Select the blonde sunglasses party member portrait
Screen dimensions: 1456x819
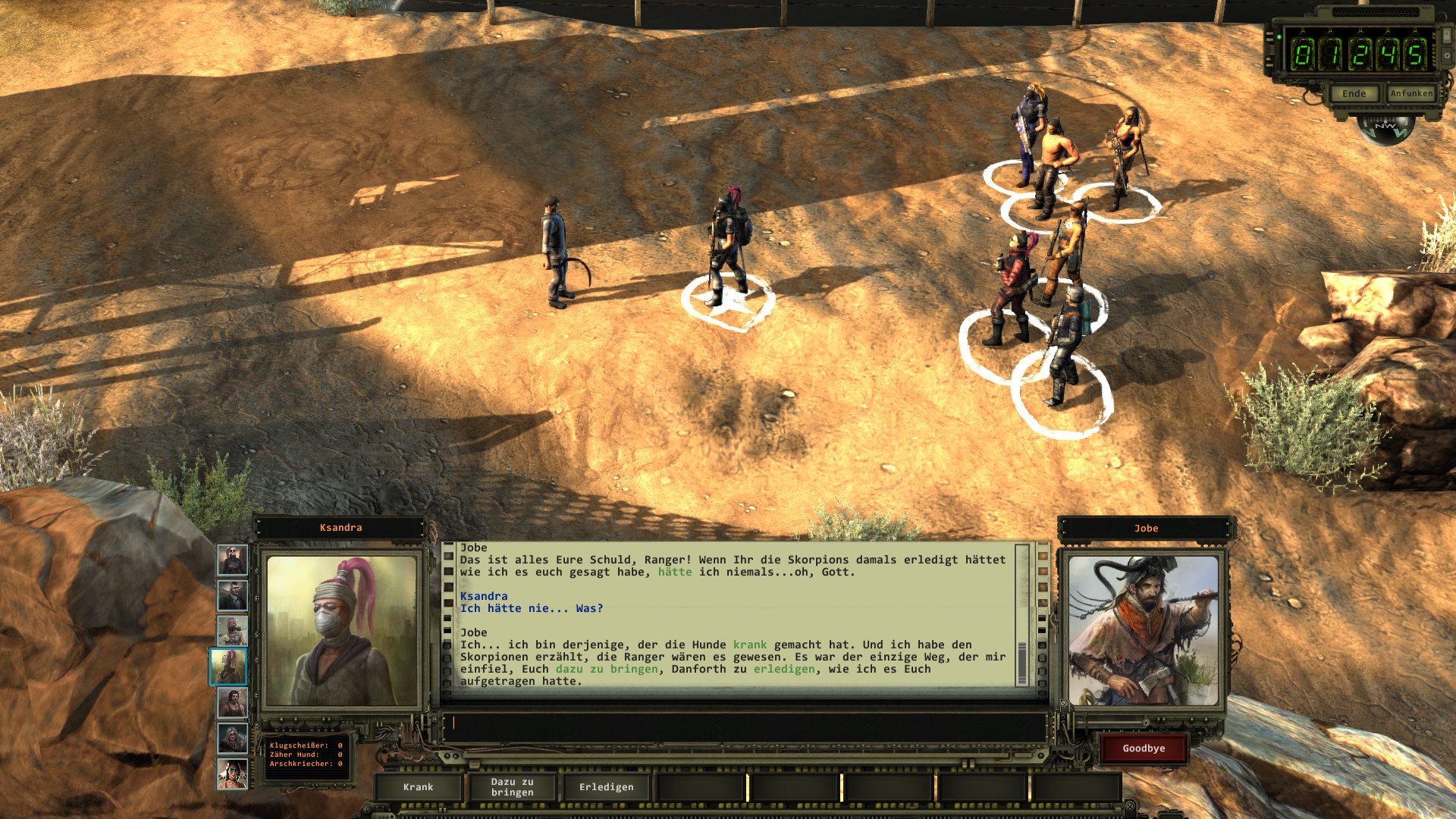click(232, 561)
